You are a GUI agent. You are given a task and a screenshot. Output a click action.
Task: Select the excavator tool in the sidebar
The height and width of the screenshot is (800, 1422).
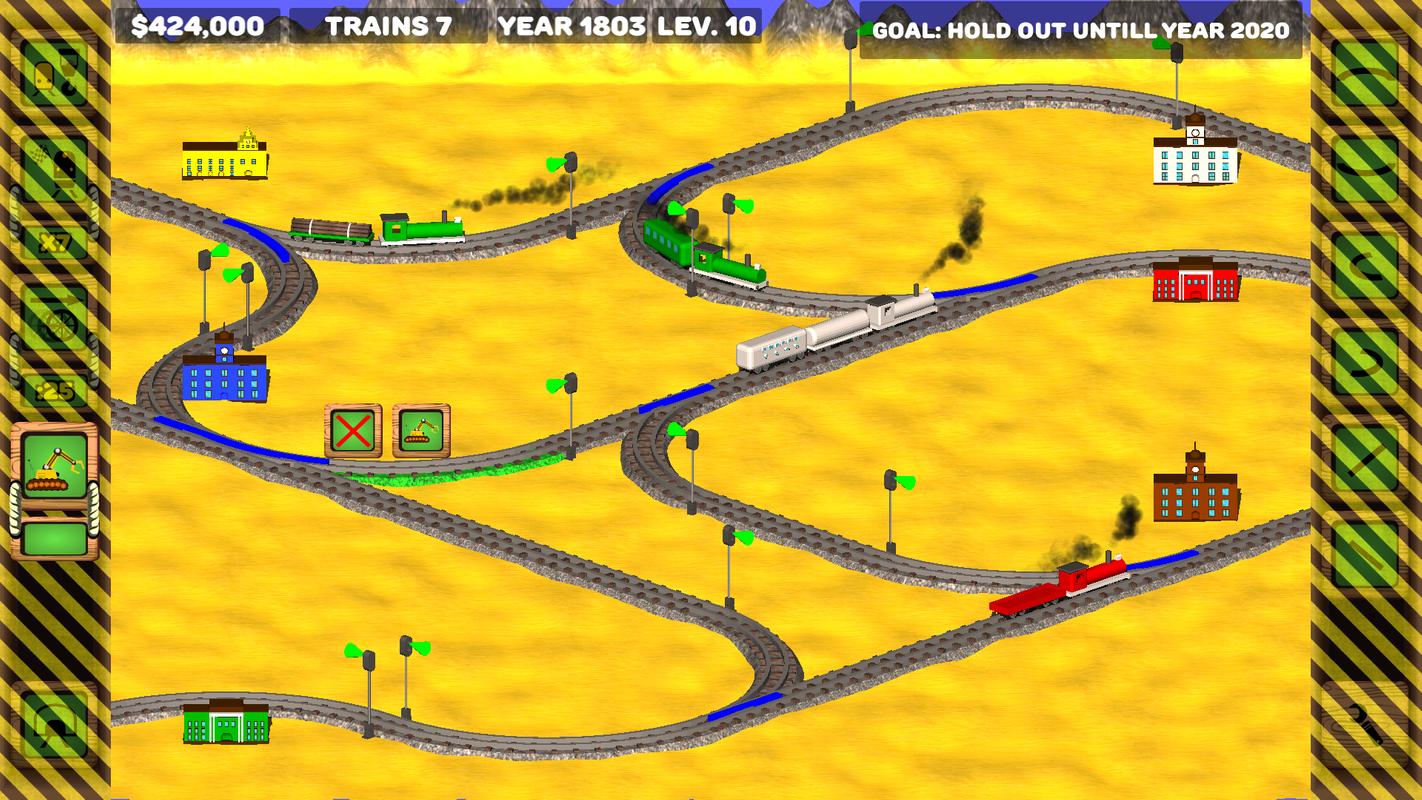[54, 465]
